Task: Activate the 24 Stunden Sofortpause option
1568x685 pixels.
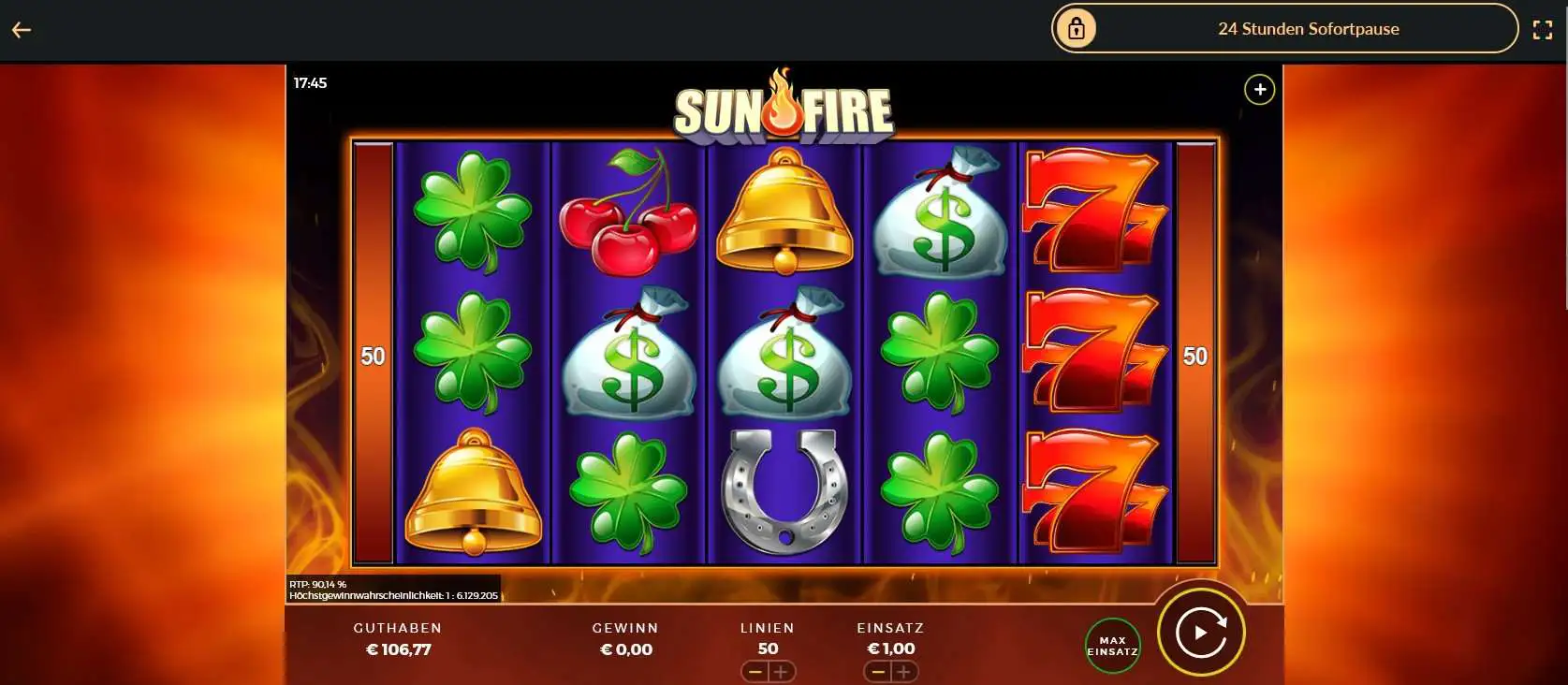Action: click(x=1308, y=28)
